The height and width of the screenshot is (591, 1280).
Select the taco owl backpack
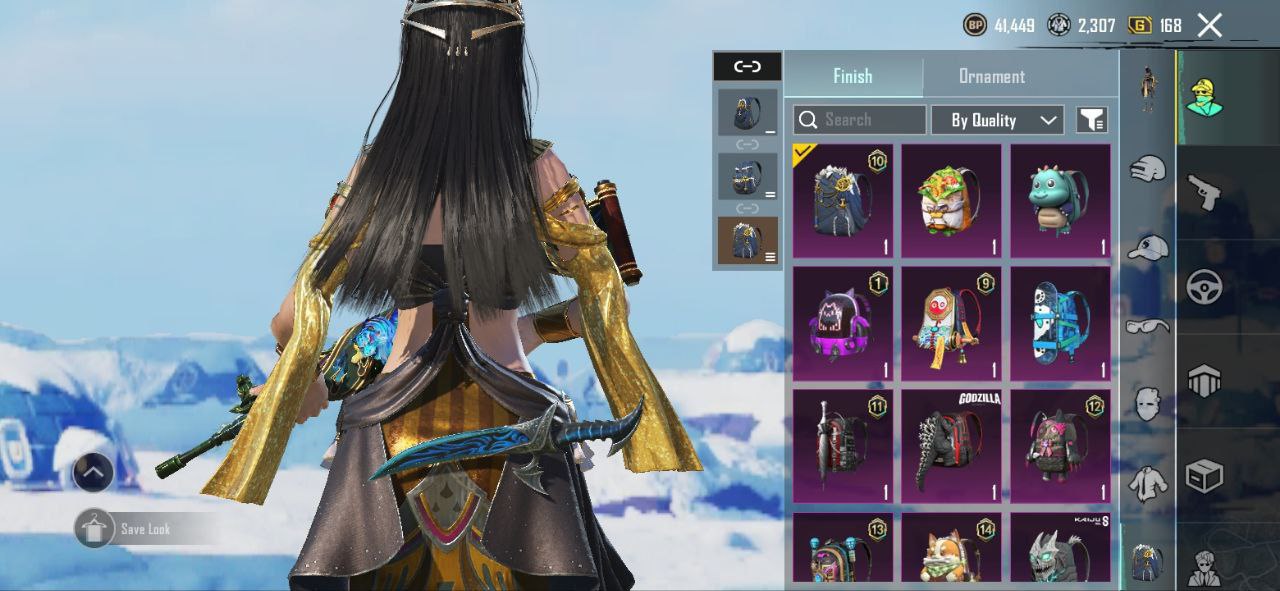point(951,200)
